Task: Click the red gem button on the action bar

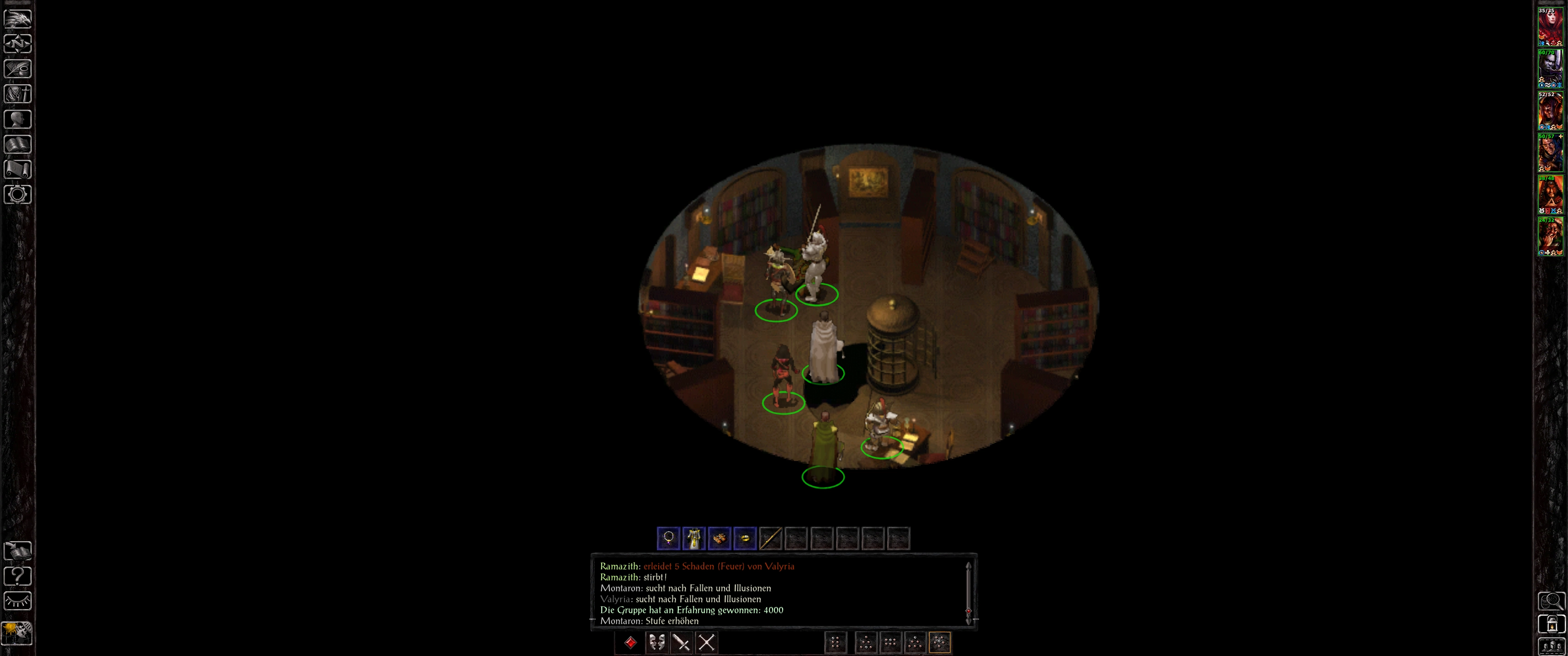Action: pyautogui.click(x=630, y=643)
